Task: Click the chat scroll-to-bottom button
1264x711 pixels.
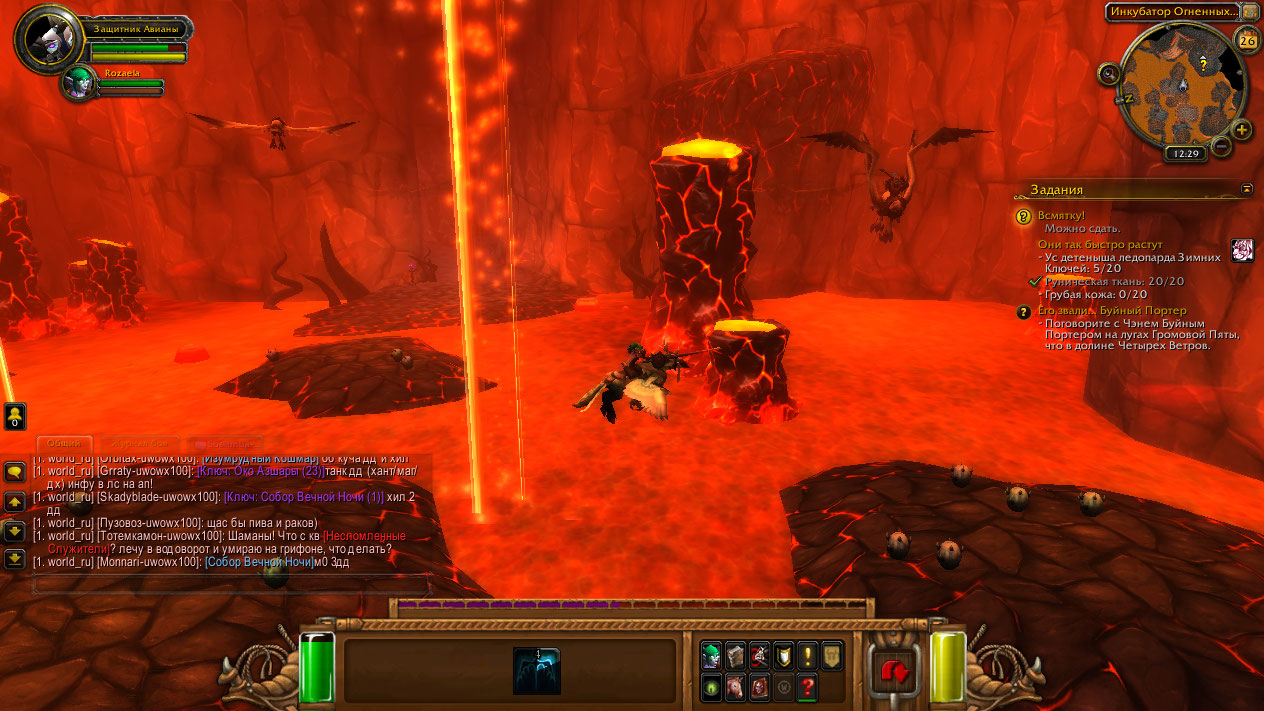Action: coord(15,558)
